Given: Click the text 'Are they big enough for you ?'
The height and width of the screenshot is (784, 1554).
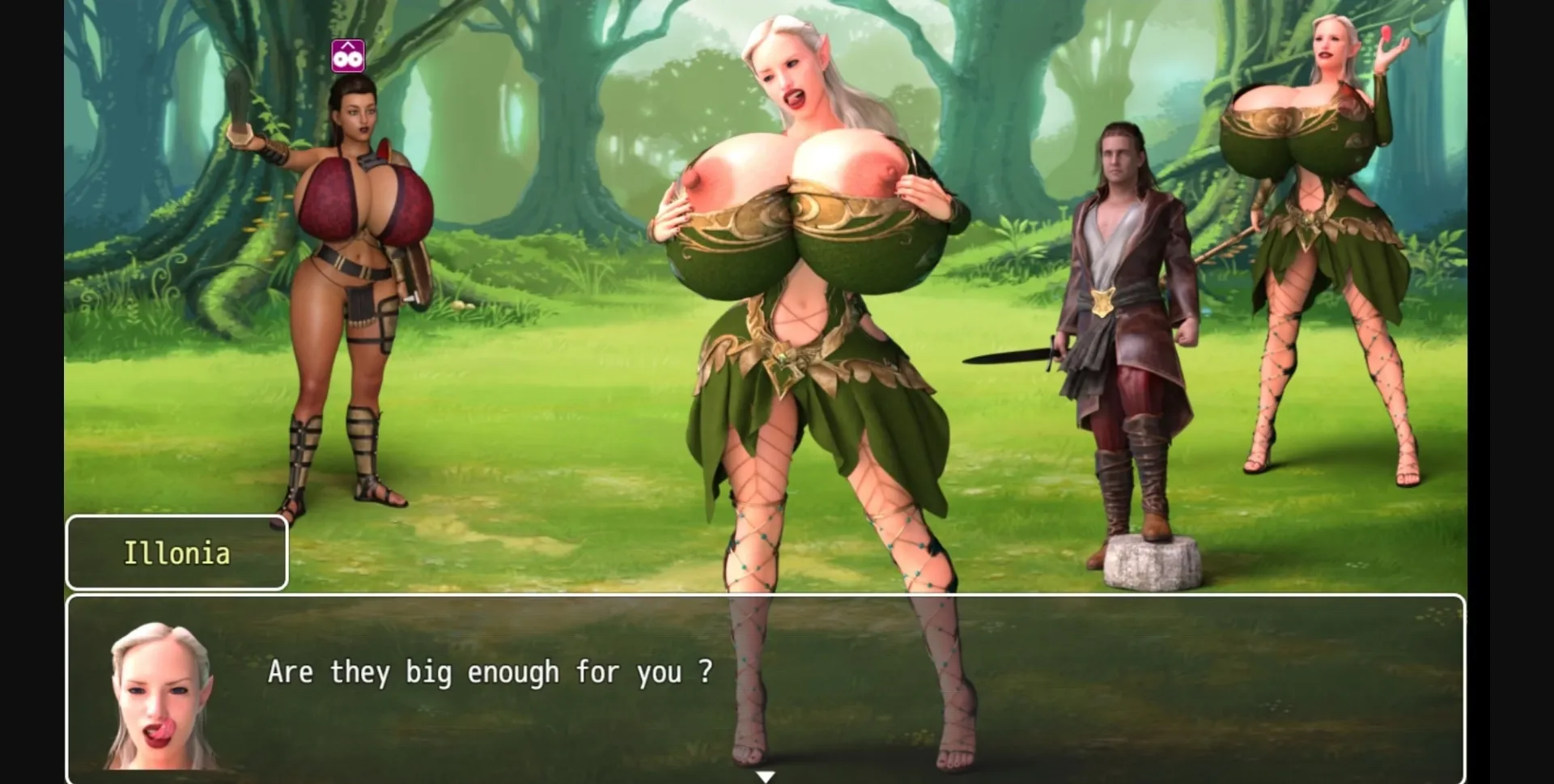Looking at the screenshot, I should [490, 672].
